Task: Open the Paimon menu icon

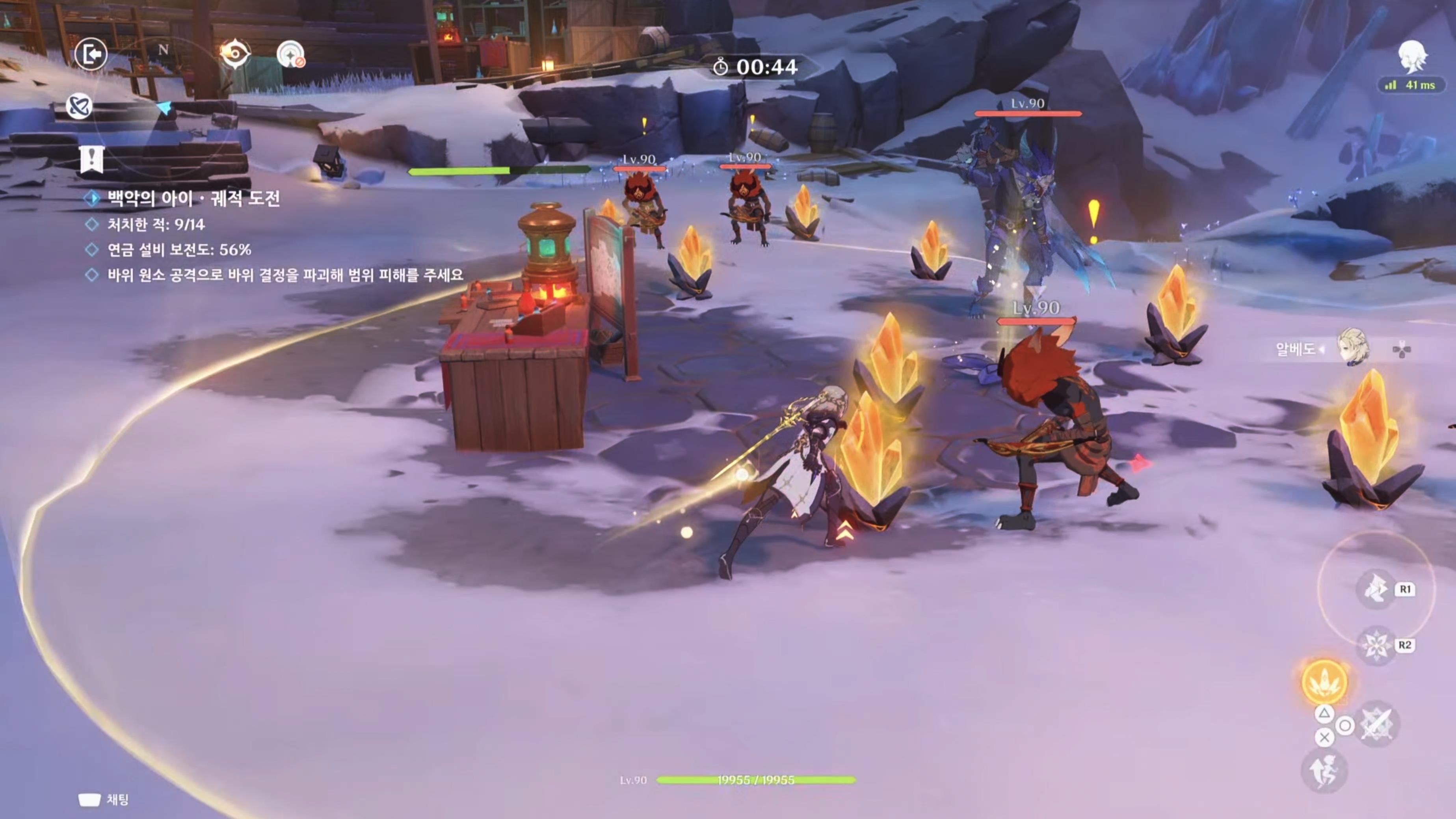Action: click(1412, 56)
